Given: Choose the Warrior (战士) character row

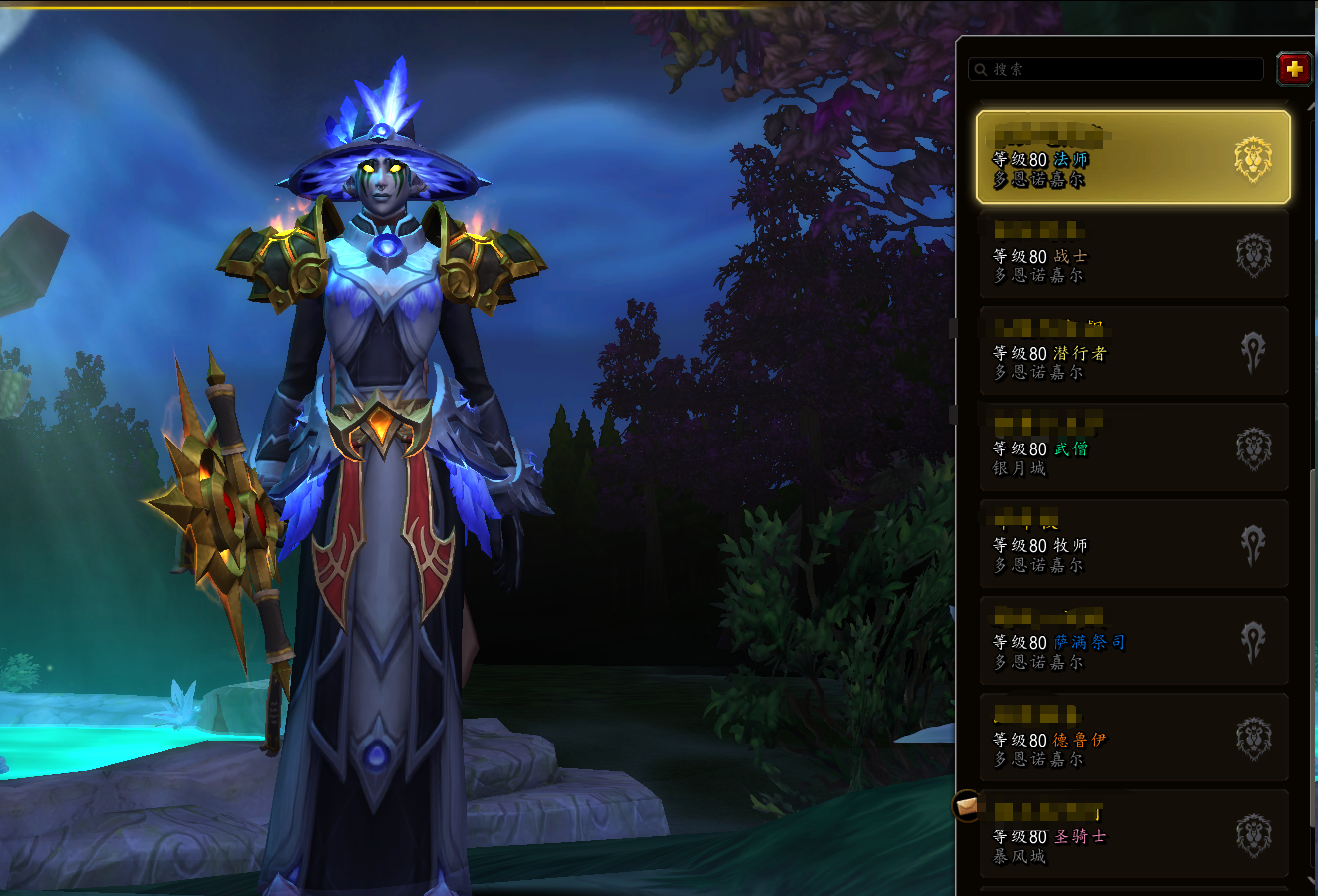Looking at the screenshot, I should (x=1133, y=254).
